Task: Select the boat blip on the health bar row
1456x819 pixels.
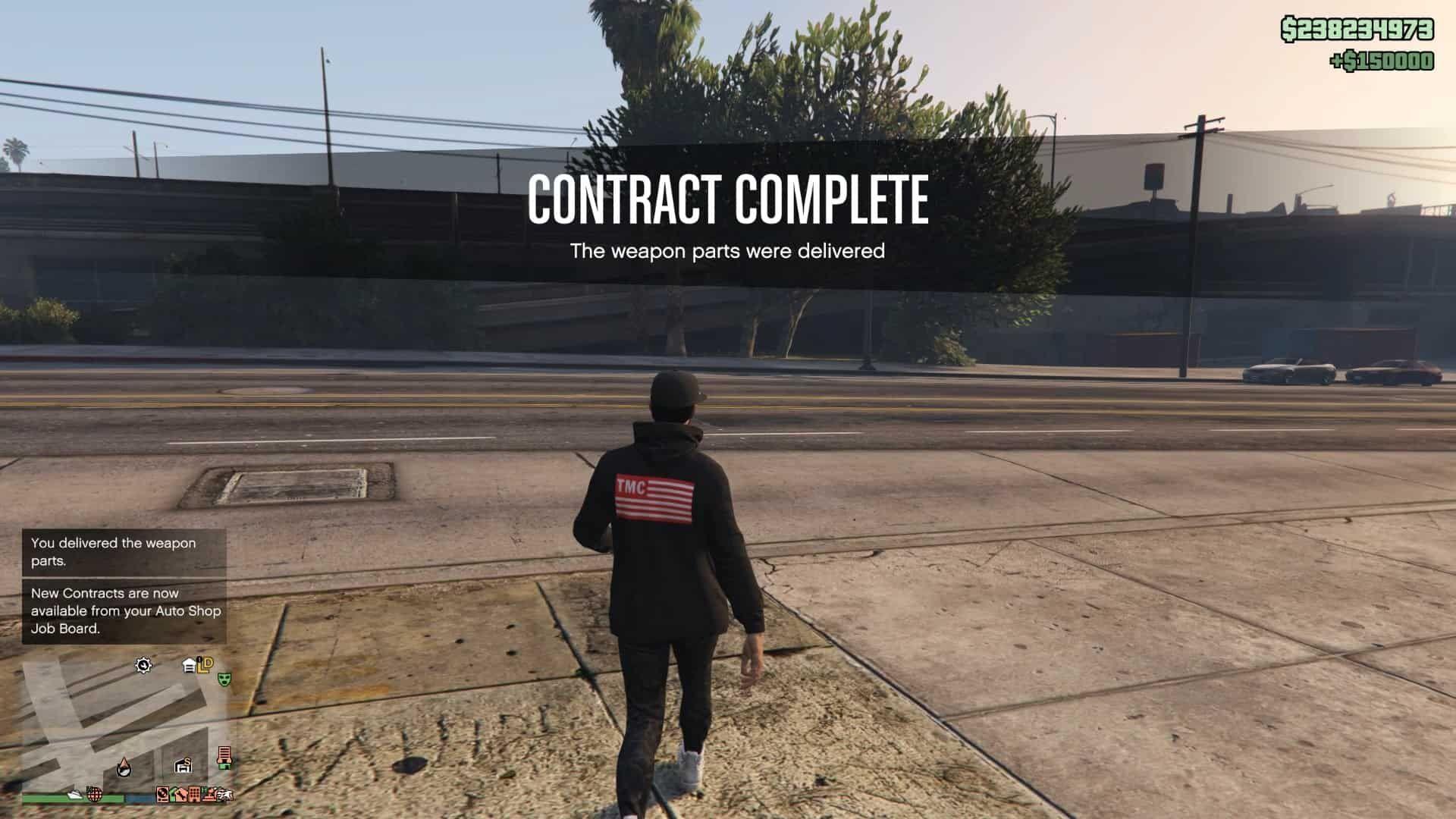Action: pos(76,794)
